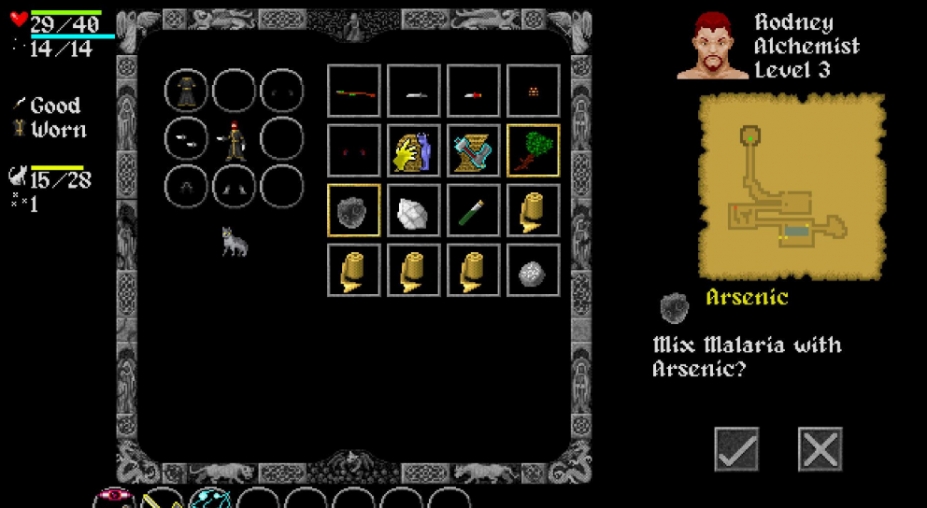The image size is (927, 508).
Task: Click the equipped boots slot
Action: [234, 186]
